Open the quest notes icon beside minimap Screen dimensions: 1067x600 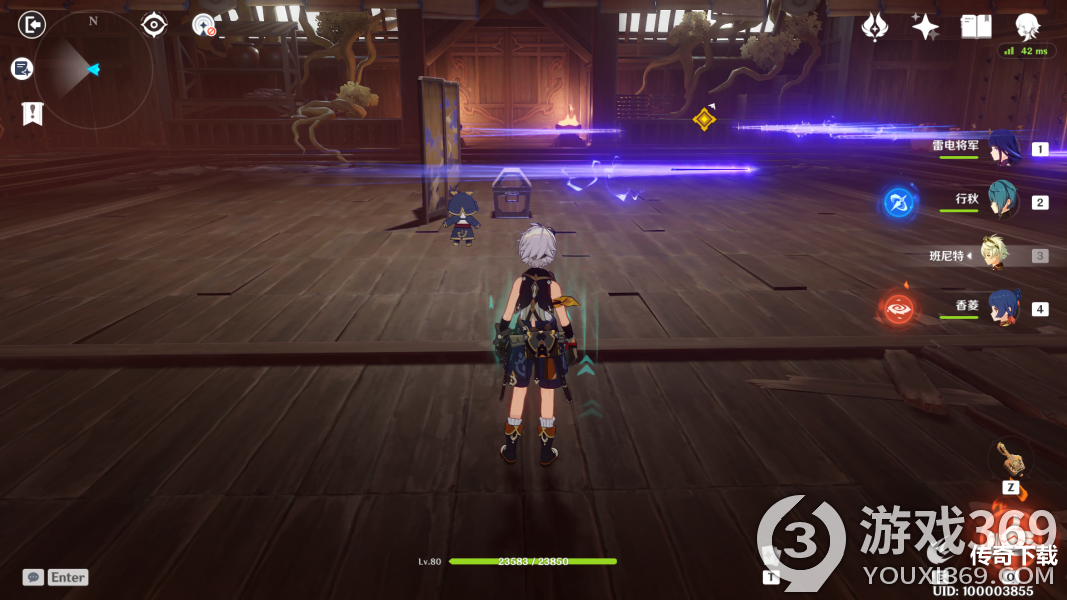(22, 68)
